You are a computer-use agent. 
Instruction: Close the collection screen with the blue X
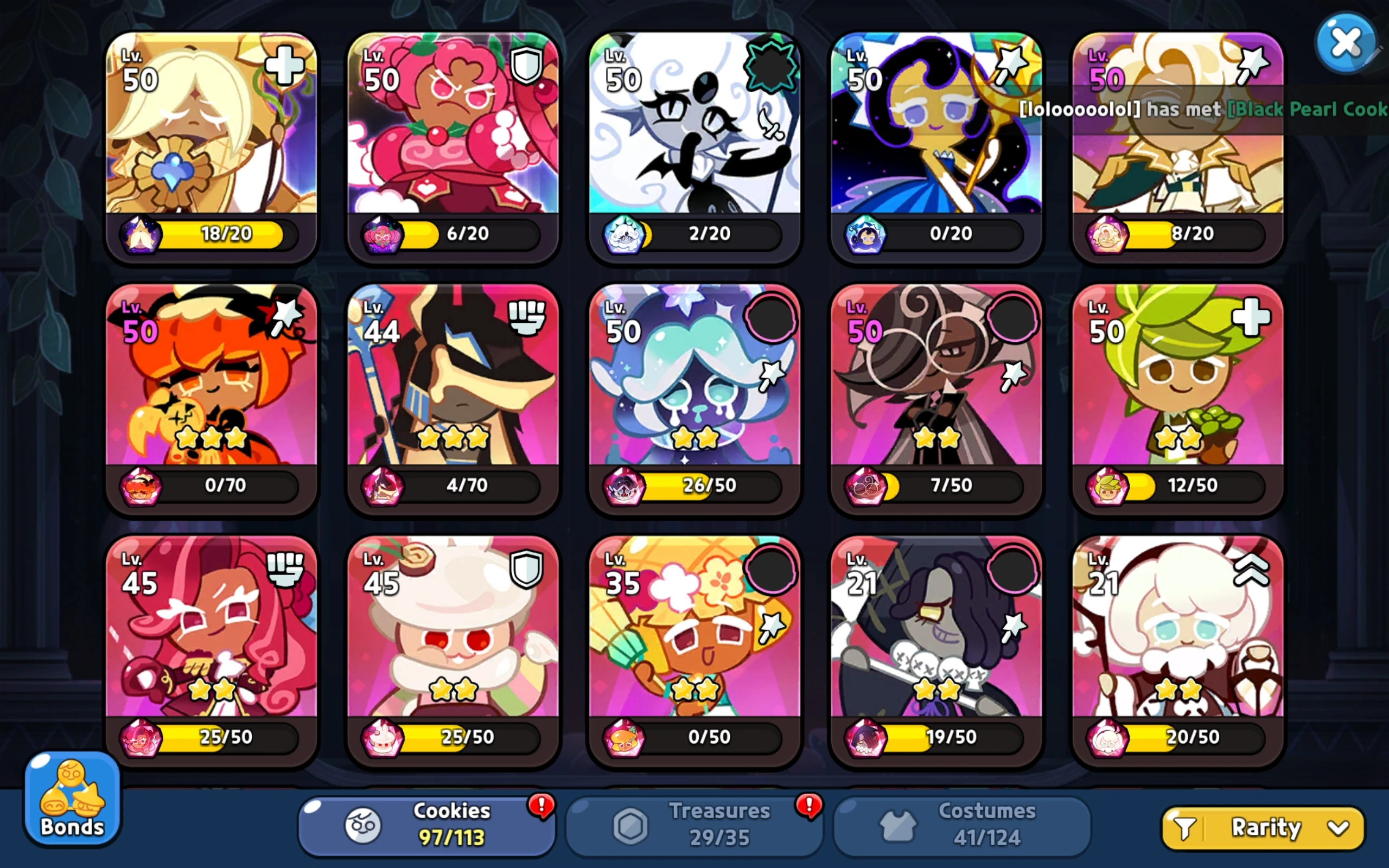[1346, 41]
